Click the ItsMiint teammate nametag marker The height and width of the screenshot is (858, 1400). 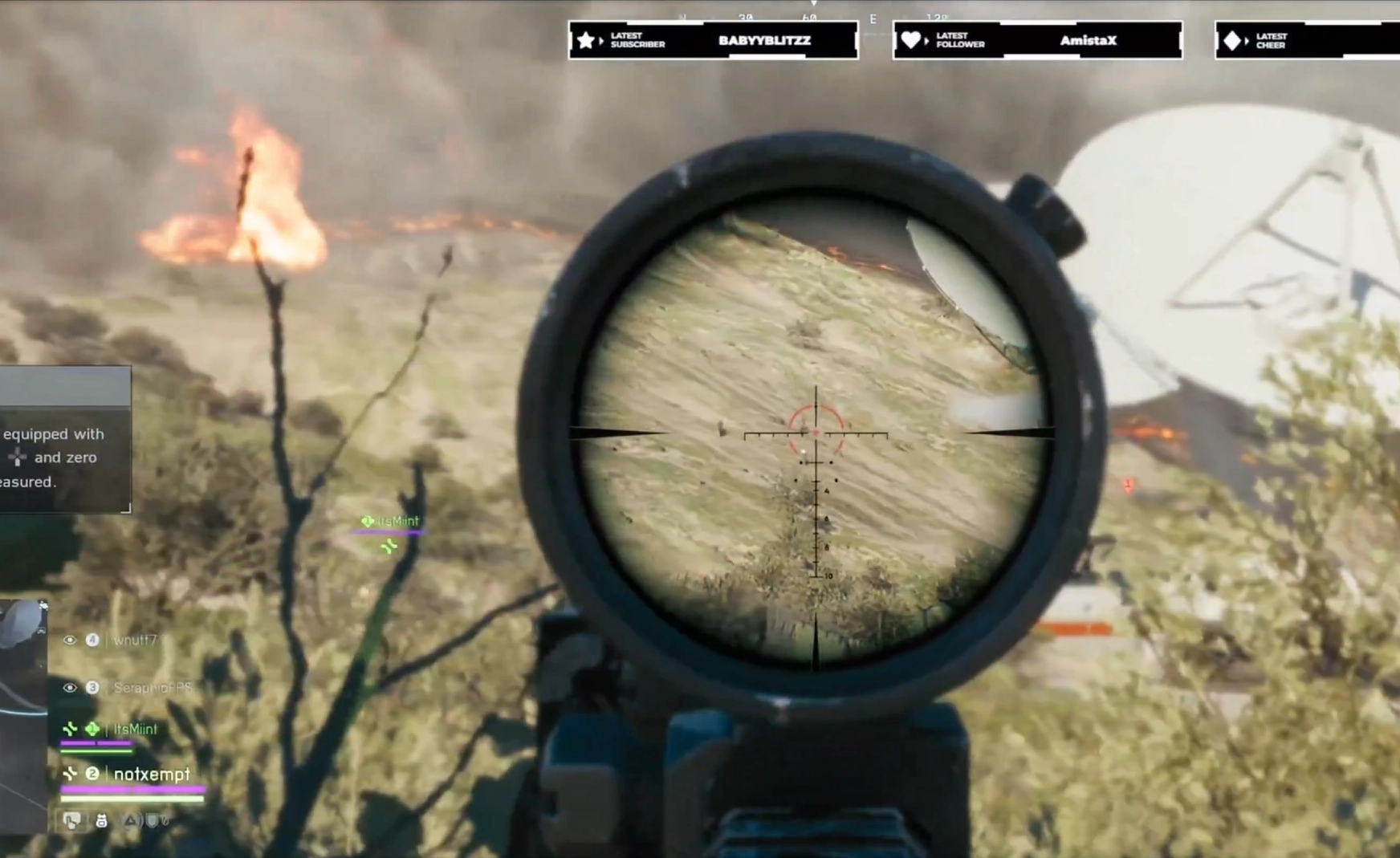point(391,522)
